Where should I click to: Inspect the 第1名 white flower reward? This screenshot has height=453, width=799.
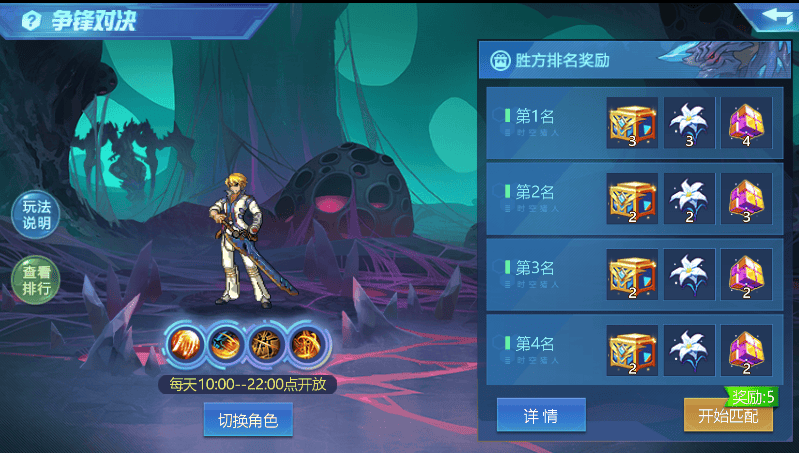click(x=689, y=123)
